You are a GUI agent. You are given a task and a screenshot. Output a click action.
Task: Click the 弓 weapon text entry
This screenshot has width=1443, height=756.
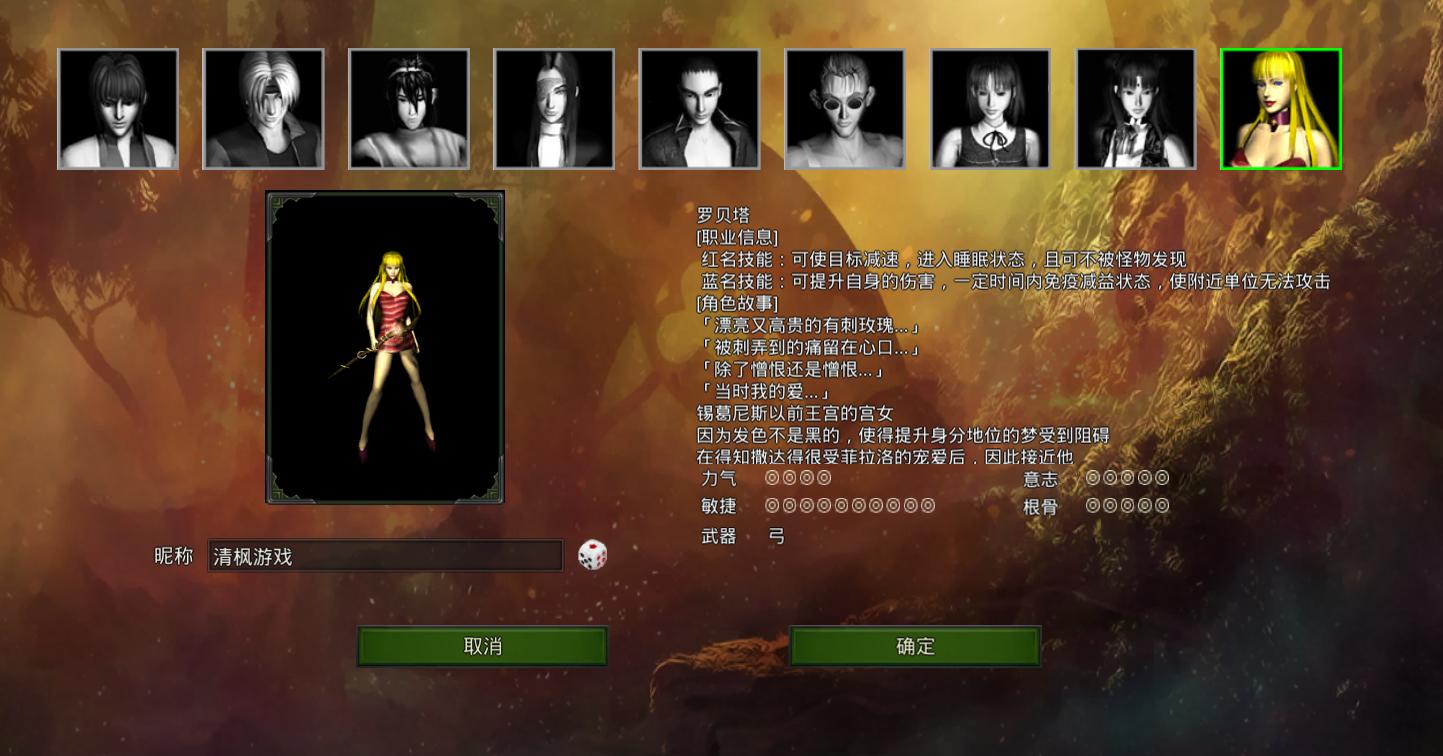coord(779,536)
